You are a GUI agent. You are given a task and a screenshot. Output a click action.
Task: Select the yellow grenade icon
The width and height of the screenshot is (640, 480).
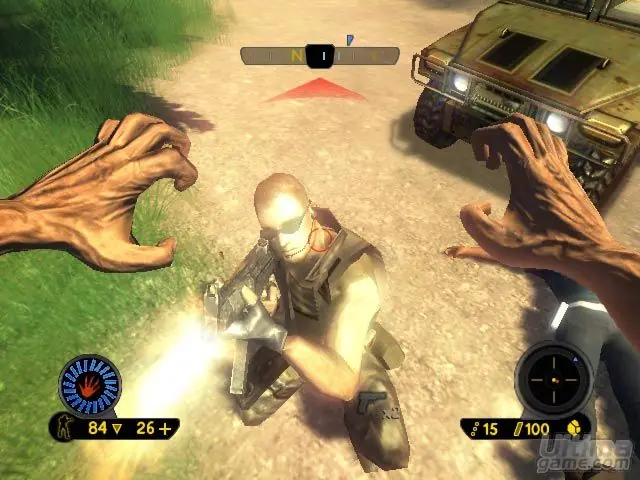pos(575,428)
